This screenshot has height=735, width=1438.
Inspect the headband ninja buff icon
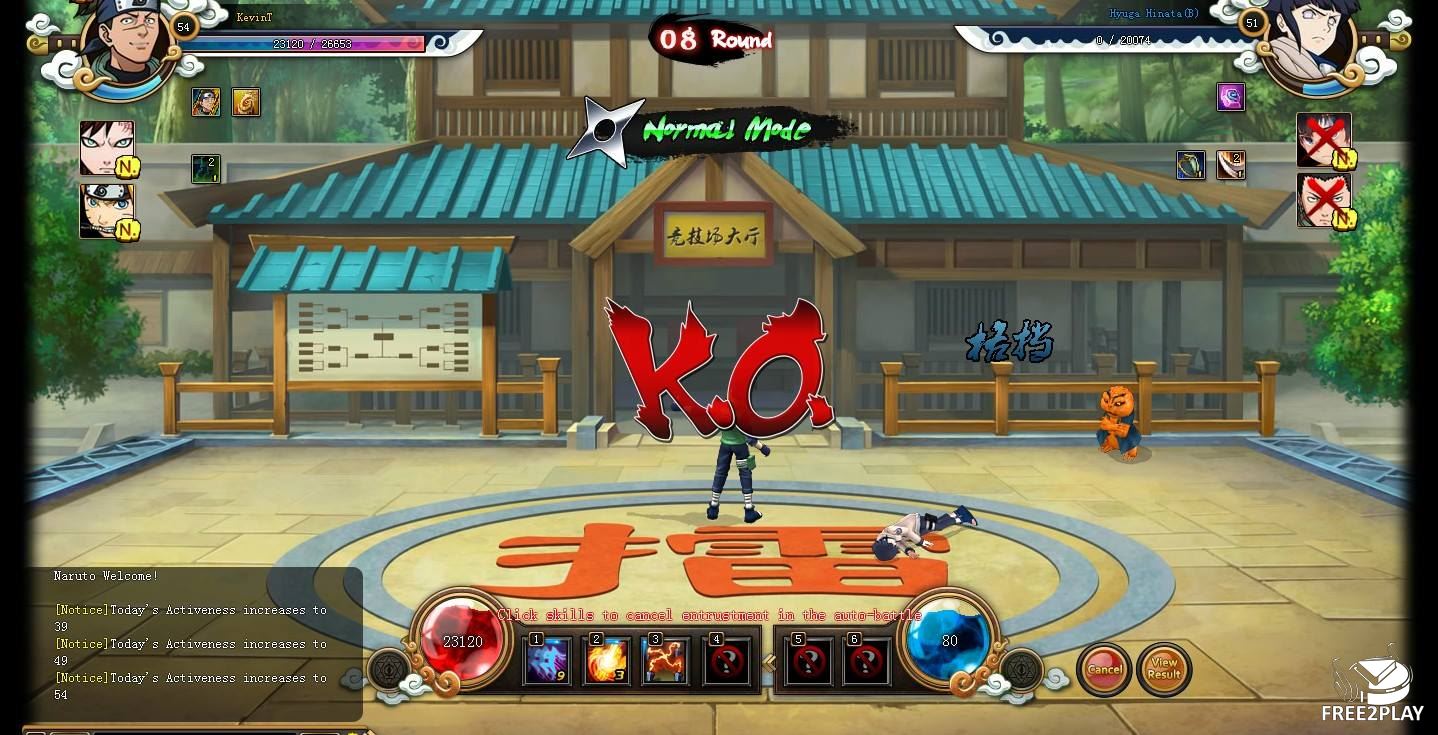pos(206,102)
